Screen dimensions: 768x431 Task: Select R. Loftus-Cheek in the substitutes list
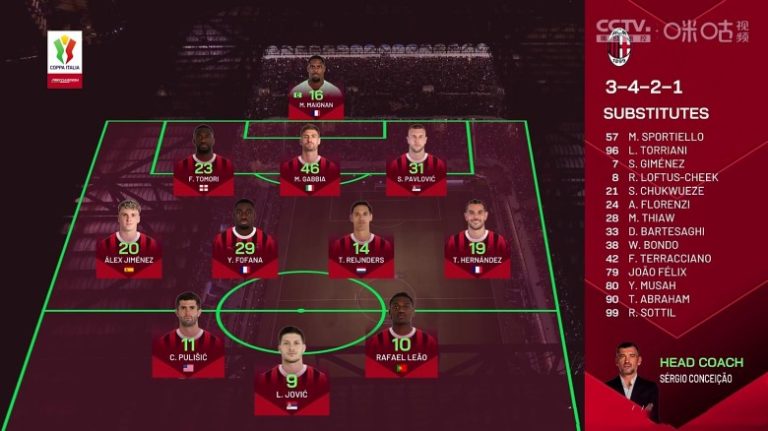[674, 177]
